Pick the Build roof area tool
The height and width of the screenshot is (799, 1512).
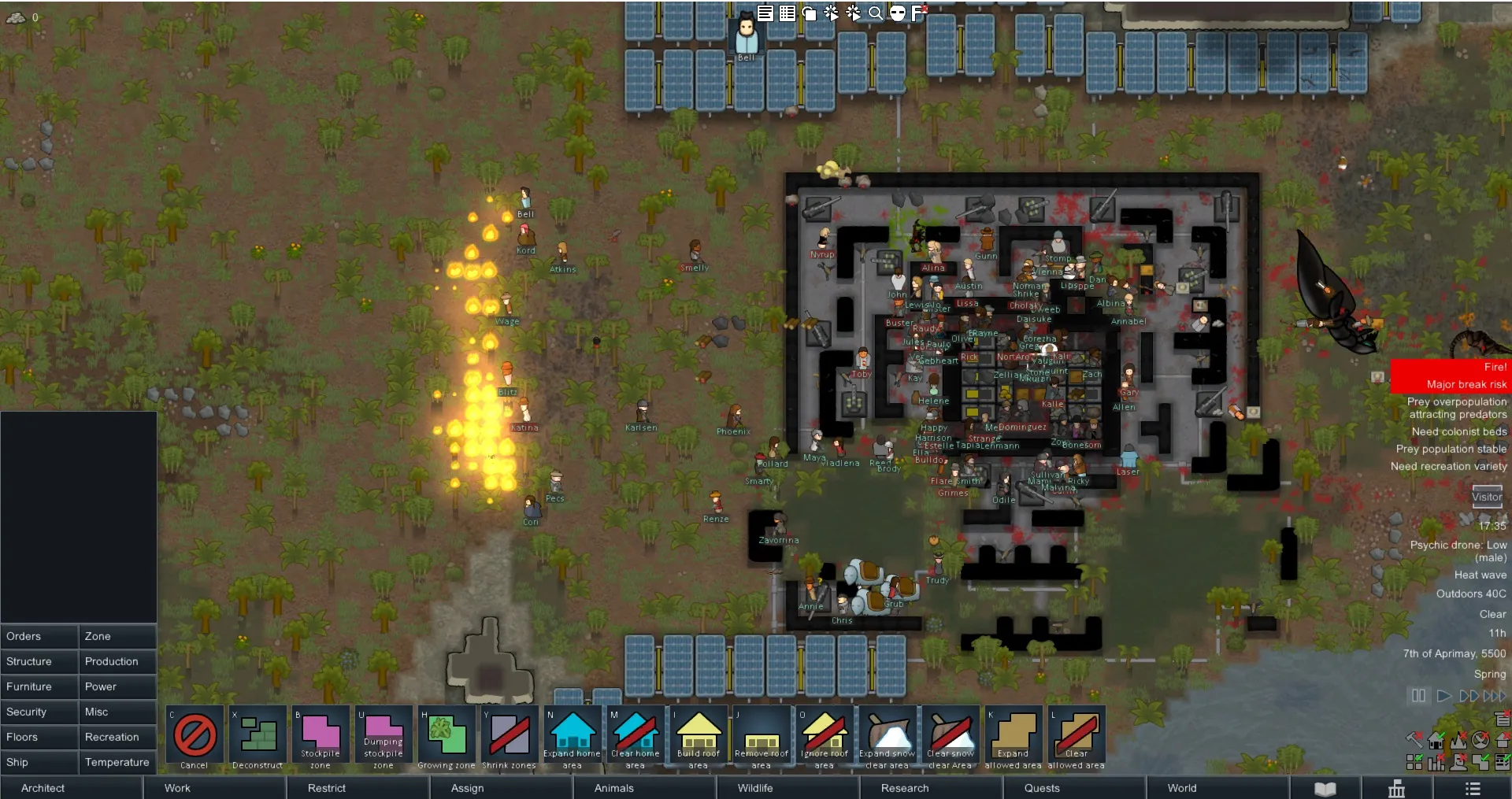pyautogui.click(x=699, y=738)
